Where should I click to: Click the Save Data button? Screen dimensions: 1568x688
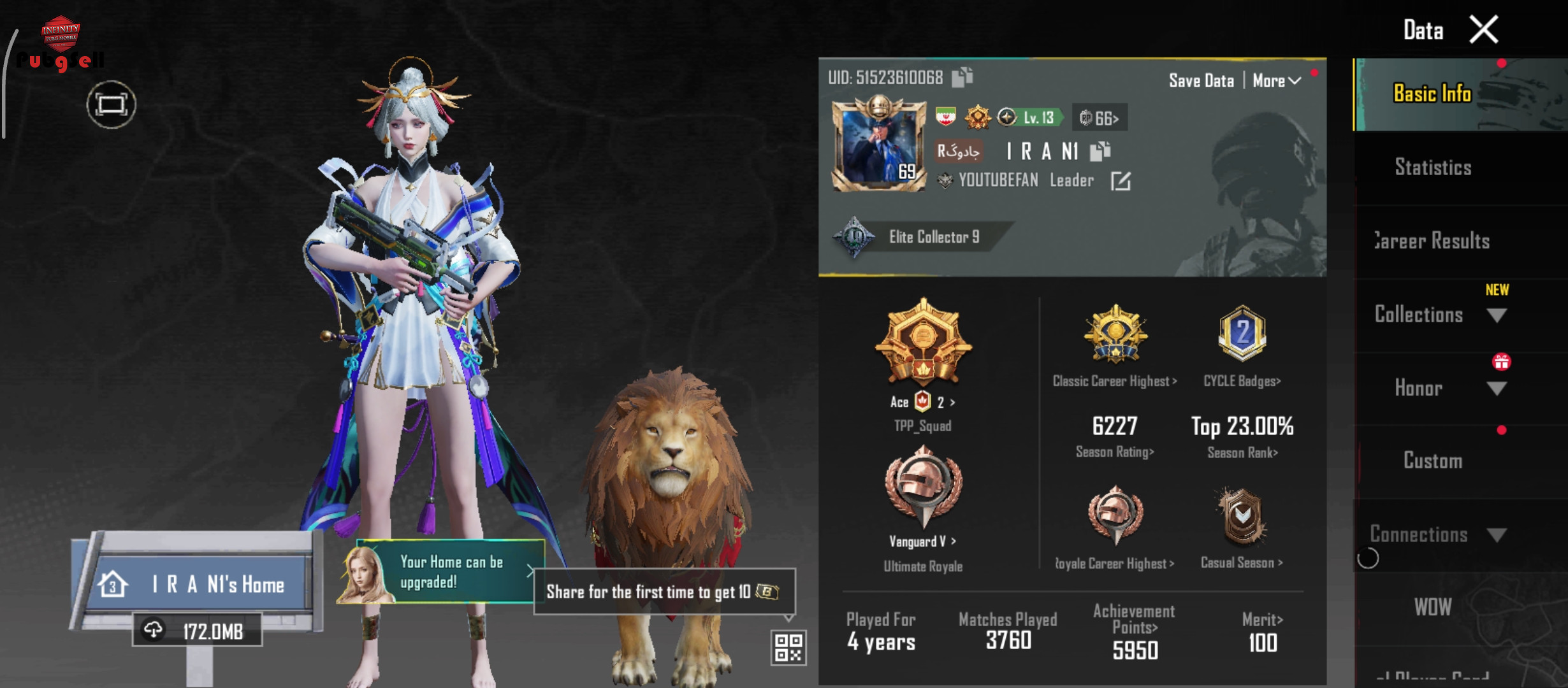pos(1201,81)
